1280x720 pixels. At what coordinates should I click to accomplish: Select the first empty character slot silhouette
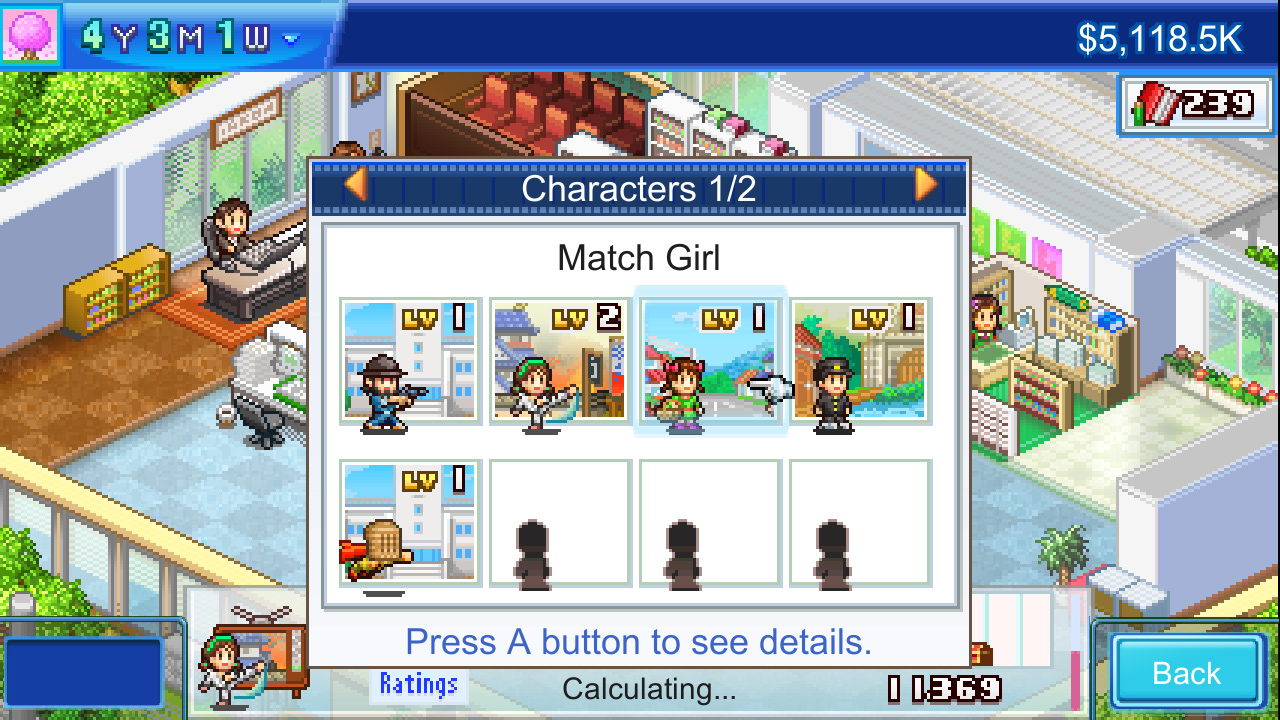[558, 522]
